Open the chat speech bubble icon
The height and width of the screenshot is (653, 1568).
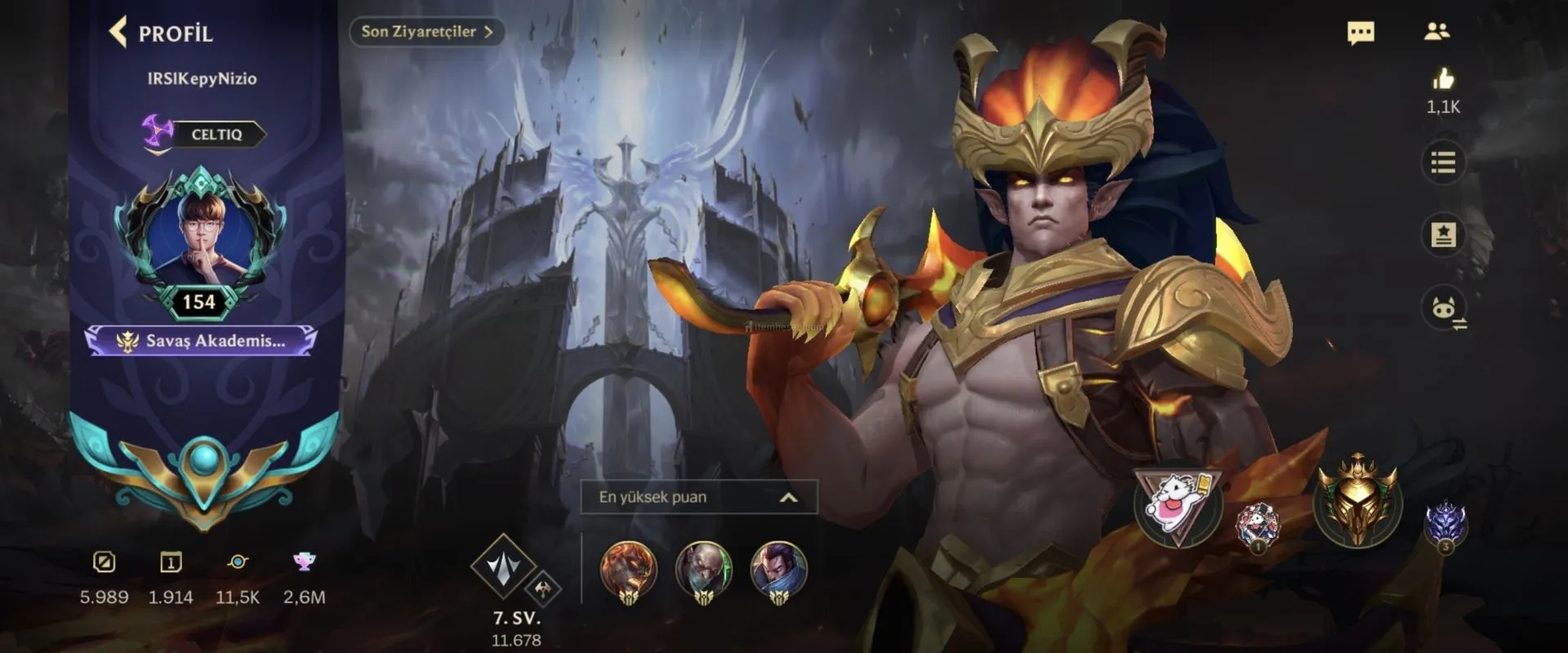point(1360,33)
